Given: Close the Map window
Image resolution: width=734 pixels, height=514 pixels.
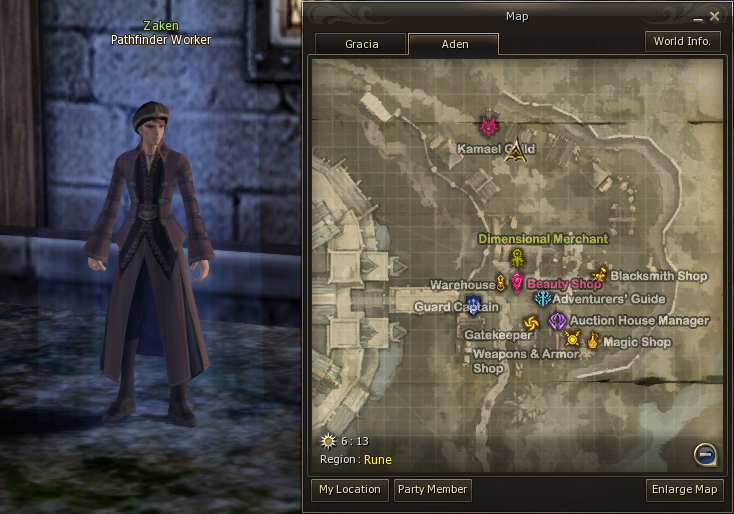Looking at the screenshot, I should click(x=714, y=16).
